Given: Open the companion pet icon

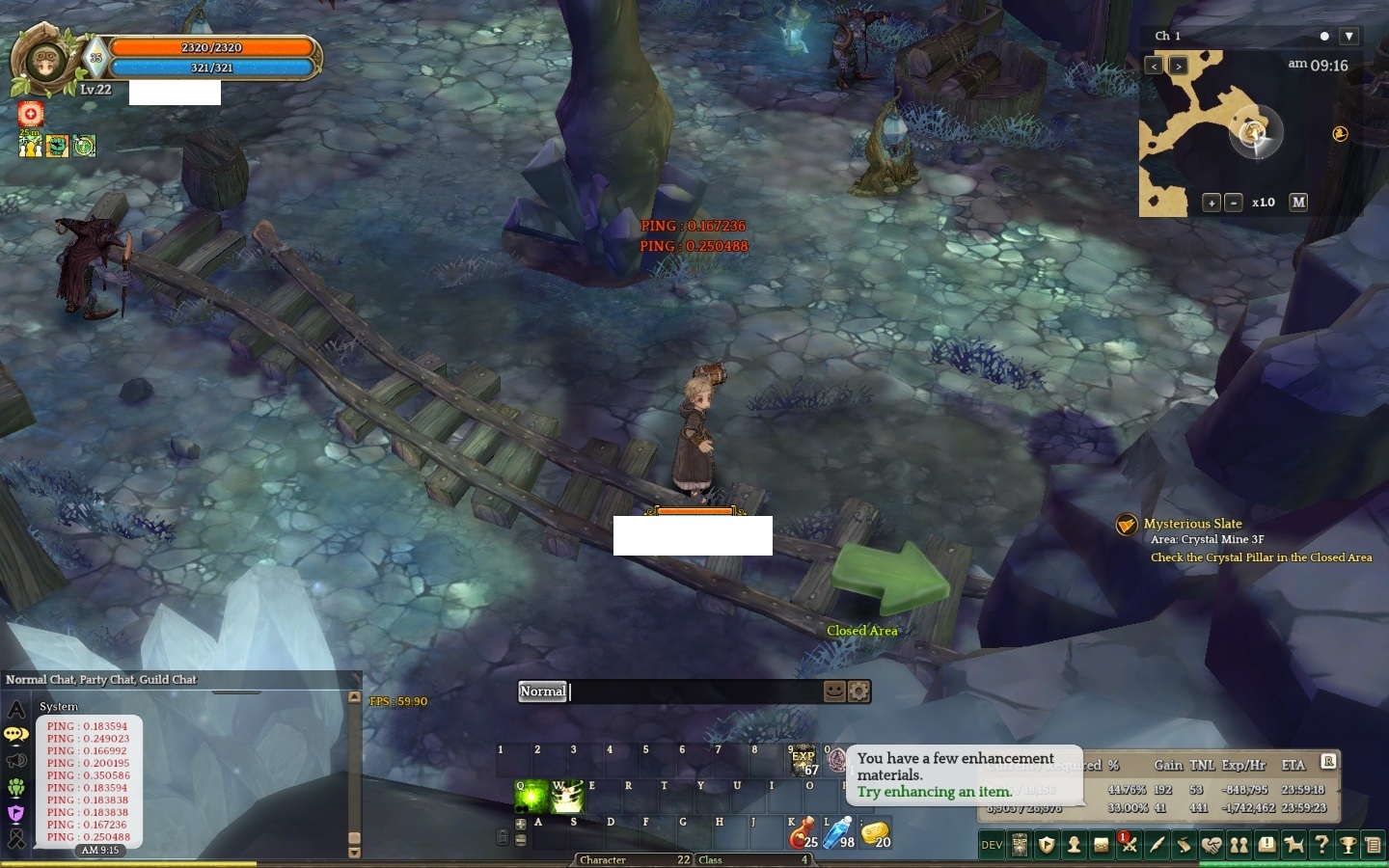Looking at the screenshot, I should (x=1294, y=845).
